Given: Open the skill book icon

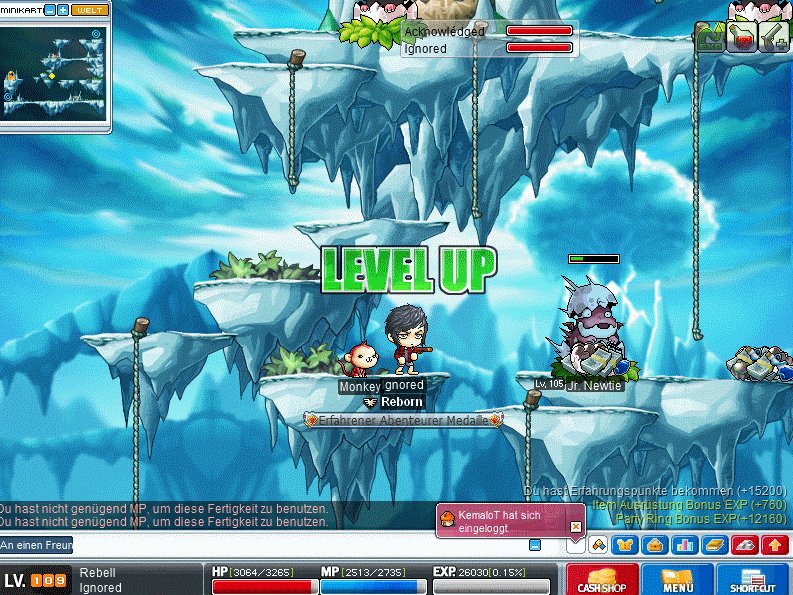Looking at the screenshot, I should tap(715, 545).
